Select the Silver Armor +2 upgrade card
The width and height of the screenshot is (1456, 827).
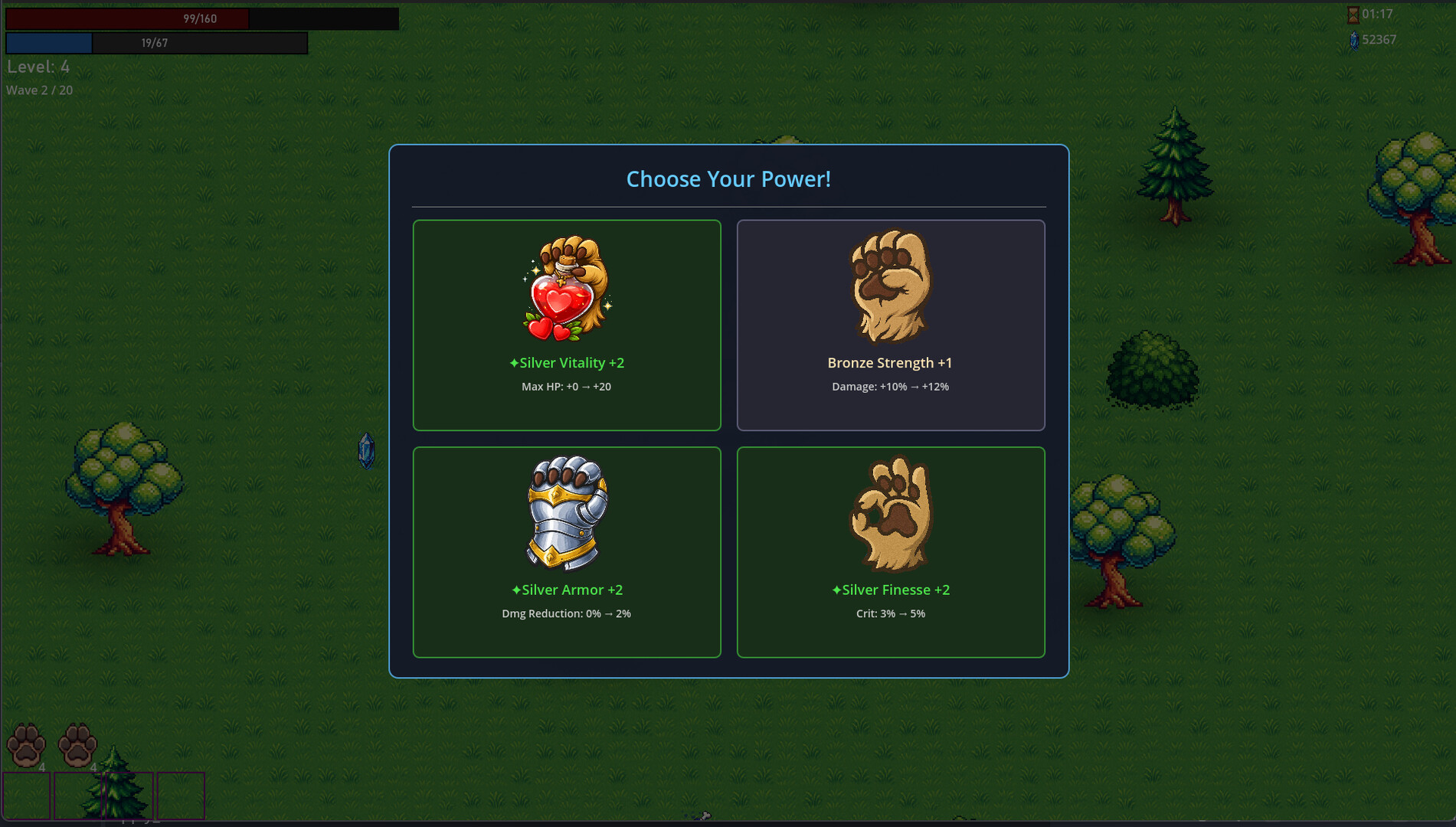pyautogui.click(x=567, y=551)
